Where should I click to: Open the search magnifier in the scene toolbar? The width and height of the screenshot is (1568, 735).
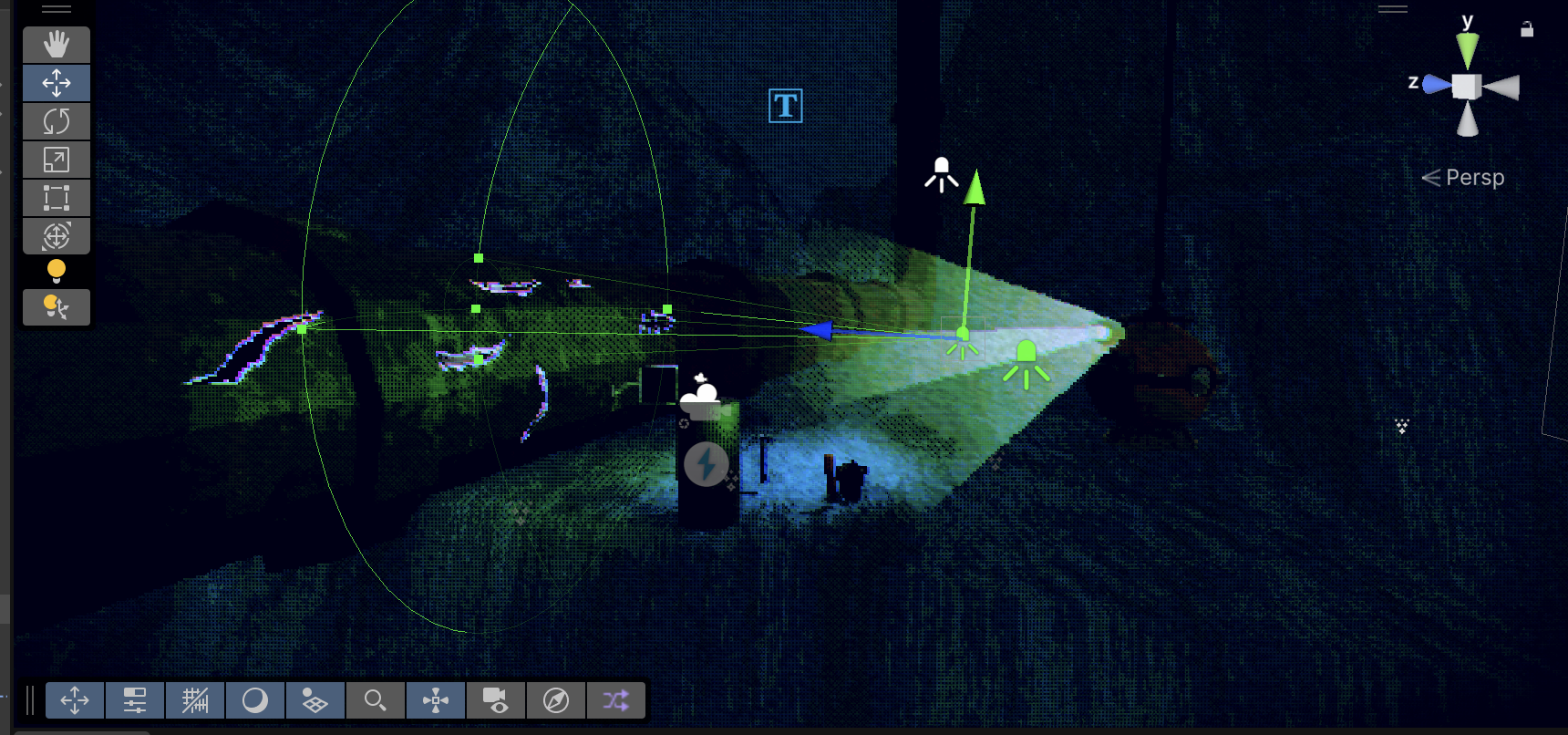coord(375,700)
